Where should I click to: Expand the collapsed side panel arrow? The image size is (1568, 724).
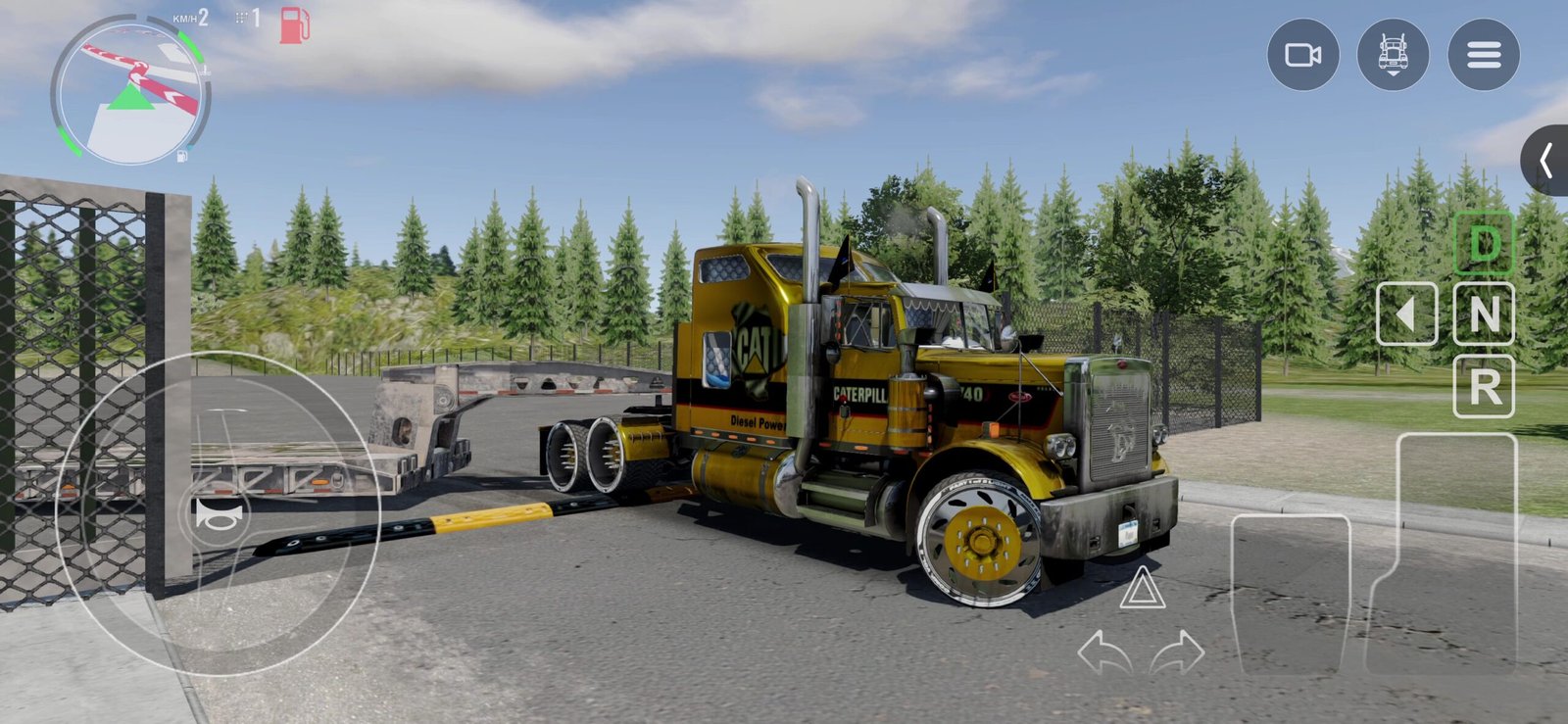click(x=1546, y=161)
